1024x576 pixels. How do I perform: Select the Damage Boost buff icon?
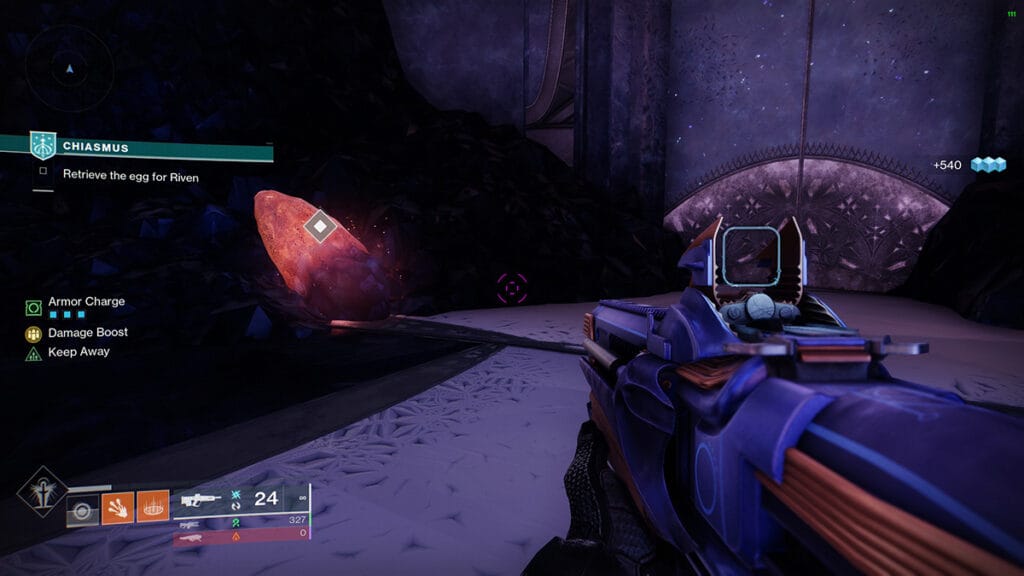click(33, 333)
